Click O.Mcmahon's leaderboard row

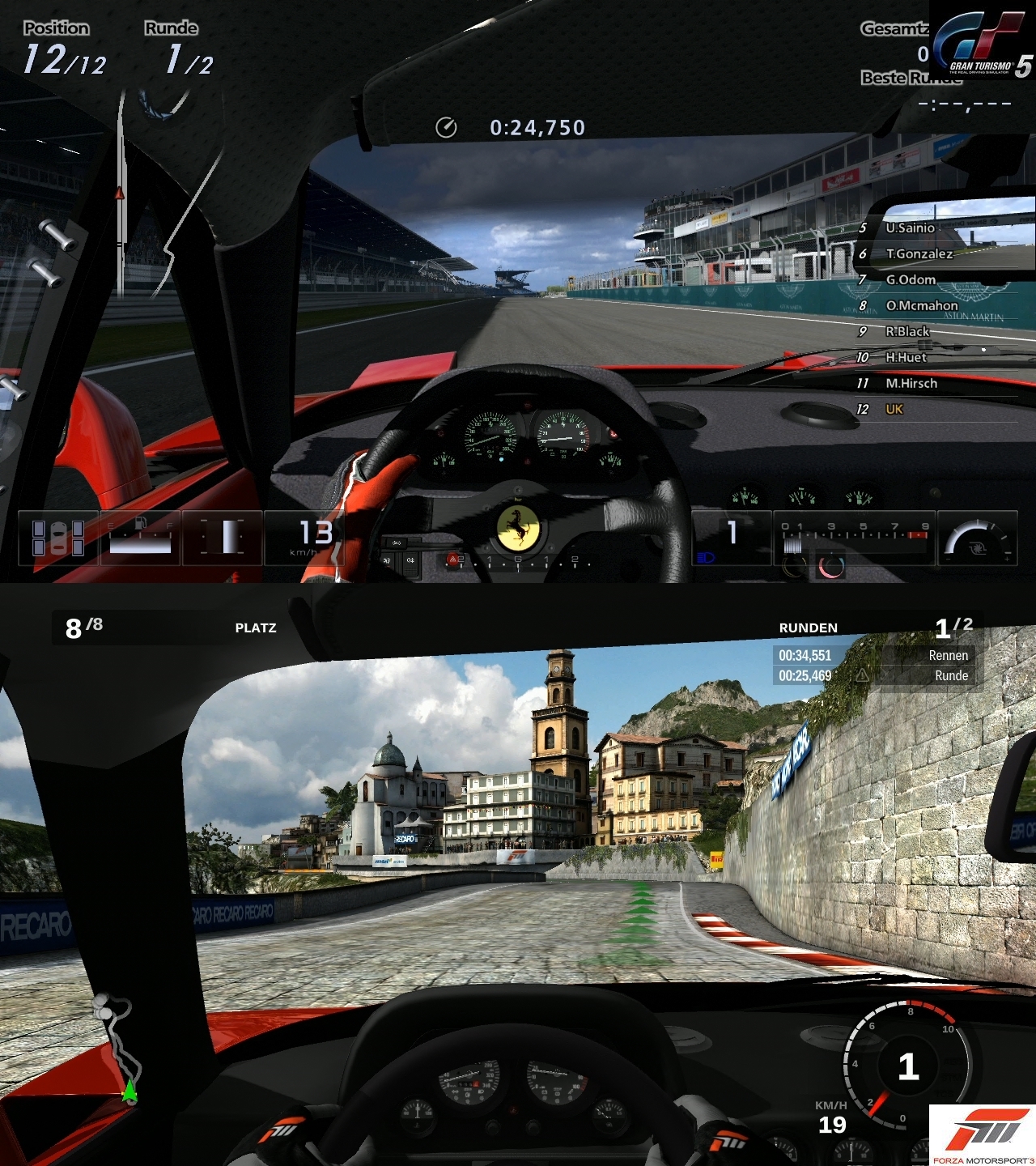(921, 306)
